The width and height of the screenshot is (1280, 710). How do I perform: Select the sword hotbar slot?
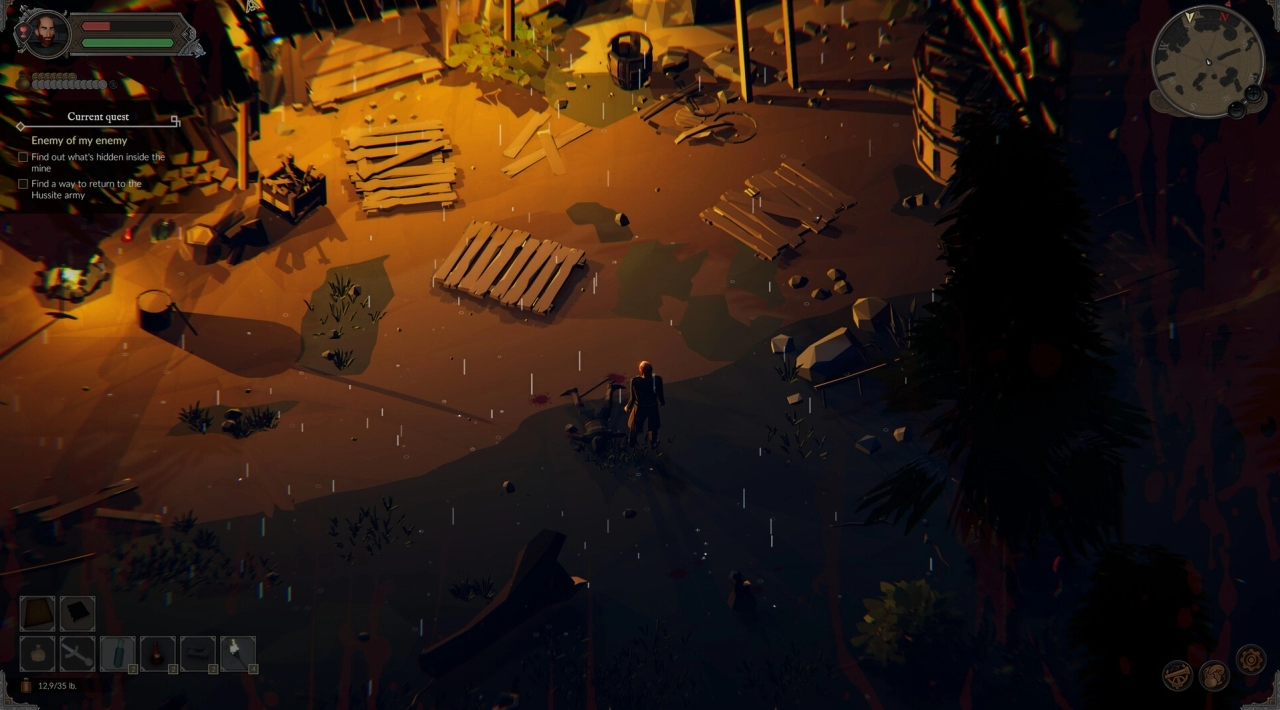78,654
